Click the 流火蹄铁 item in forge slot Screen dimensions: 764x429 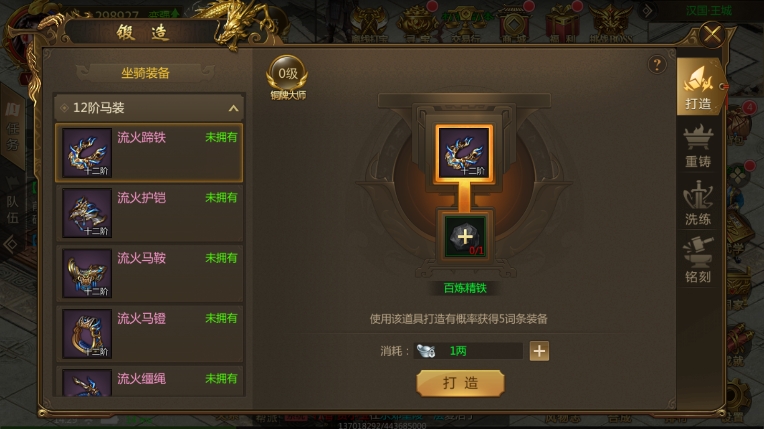(463, 154)
